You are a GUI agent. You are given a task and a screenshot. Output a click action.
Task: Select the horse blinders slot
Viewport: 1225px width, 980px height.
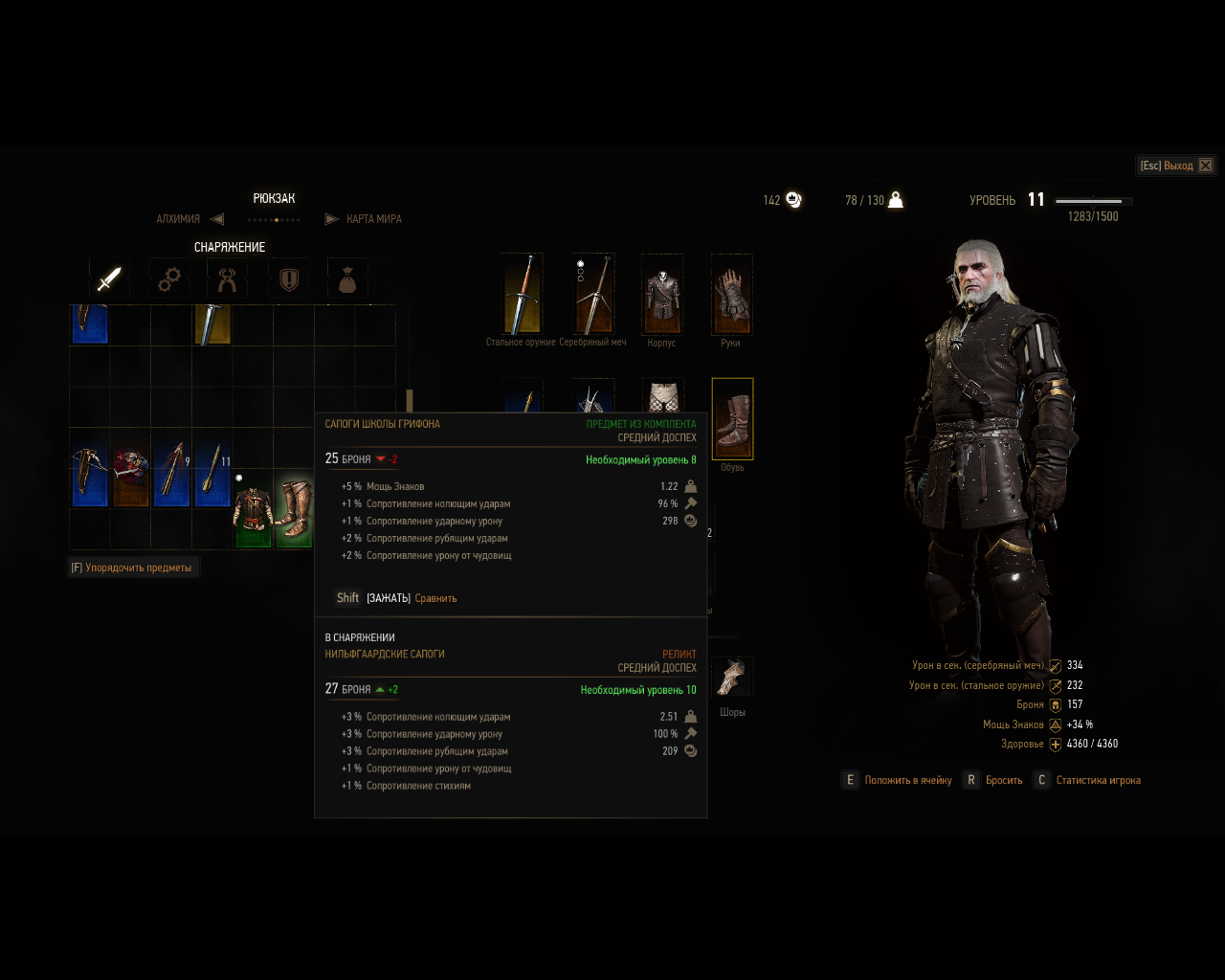pyautogui.click(x=732, y=677)
